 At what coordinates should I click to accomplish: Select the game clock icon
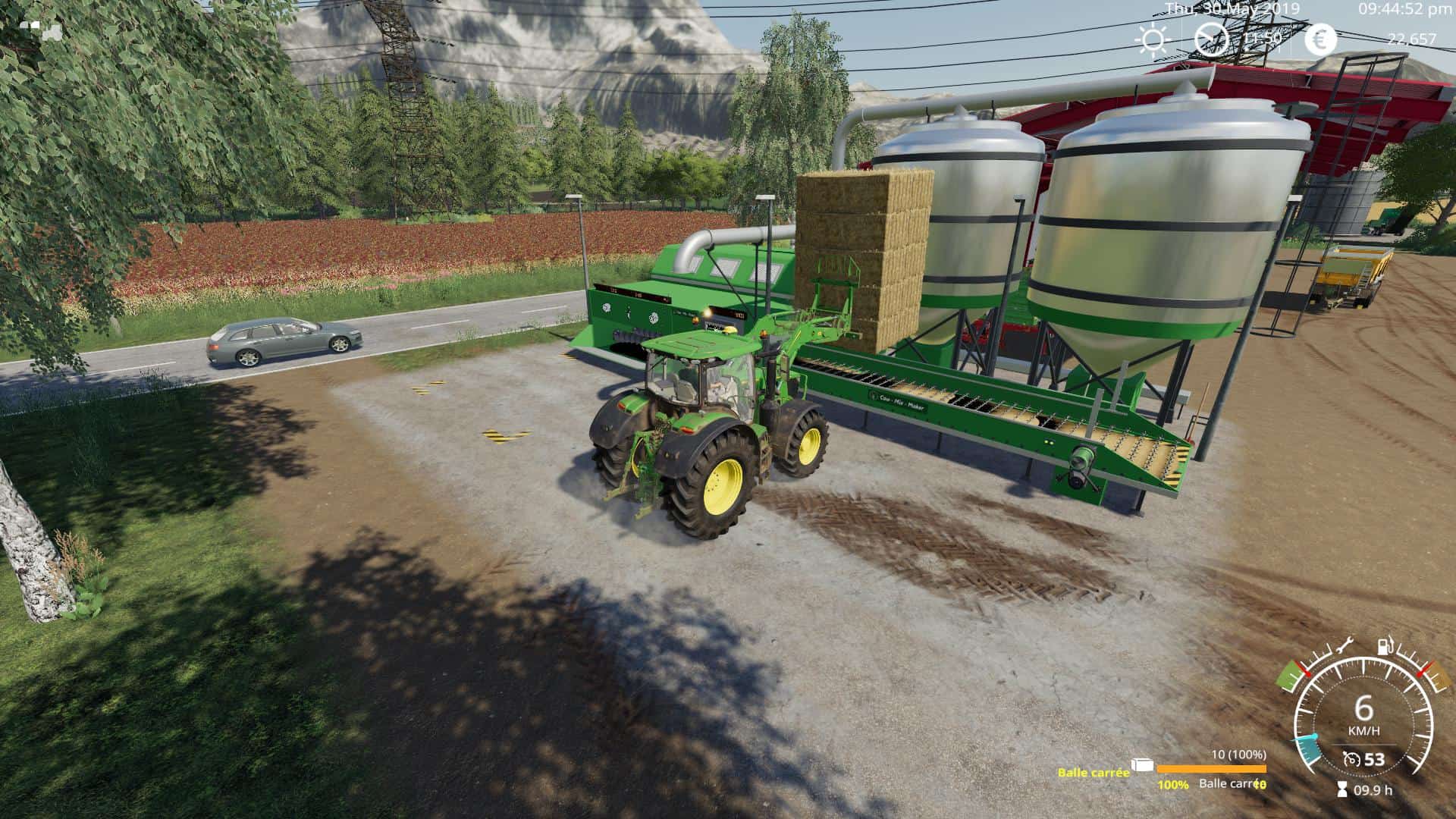pos(1212,38)
